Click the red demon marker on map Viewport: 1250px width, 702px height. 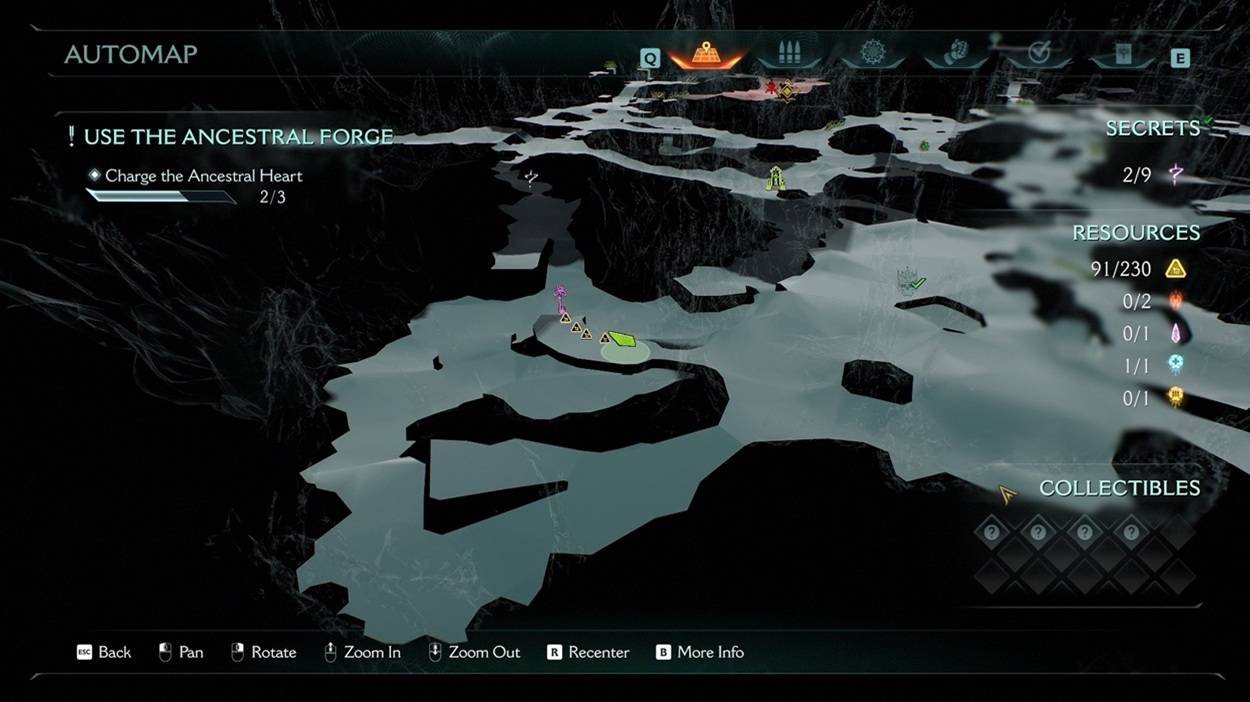(x=772, y=89)
